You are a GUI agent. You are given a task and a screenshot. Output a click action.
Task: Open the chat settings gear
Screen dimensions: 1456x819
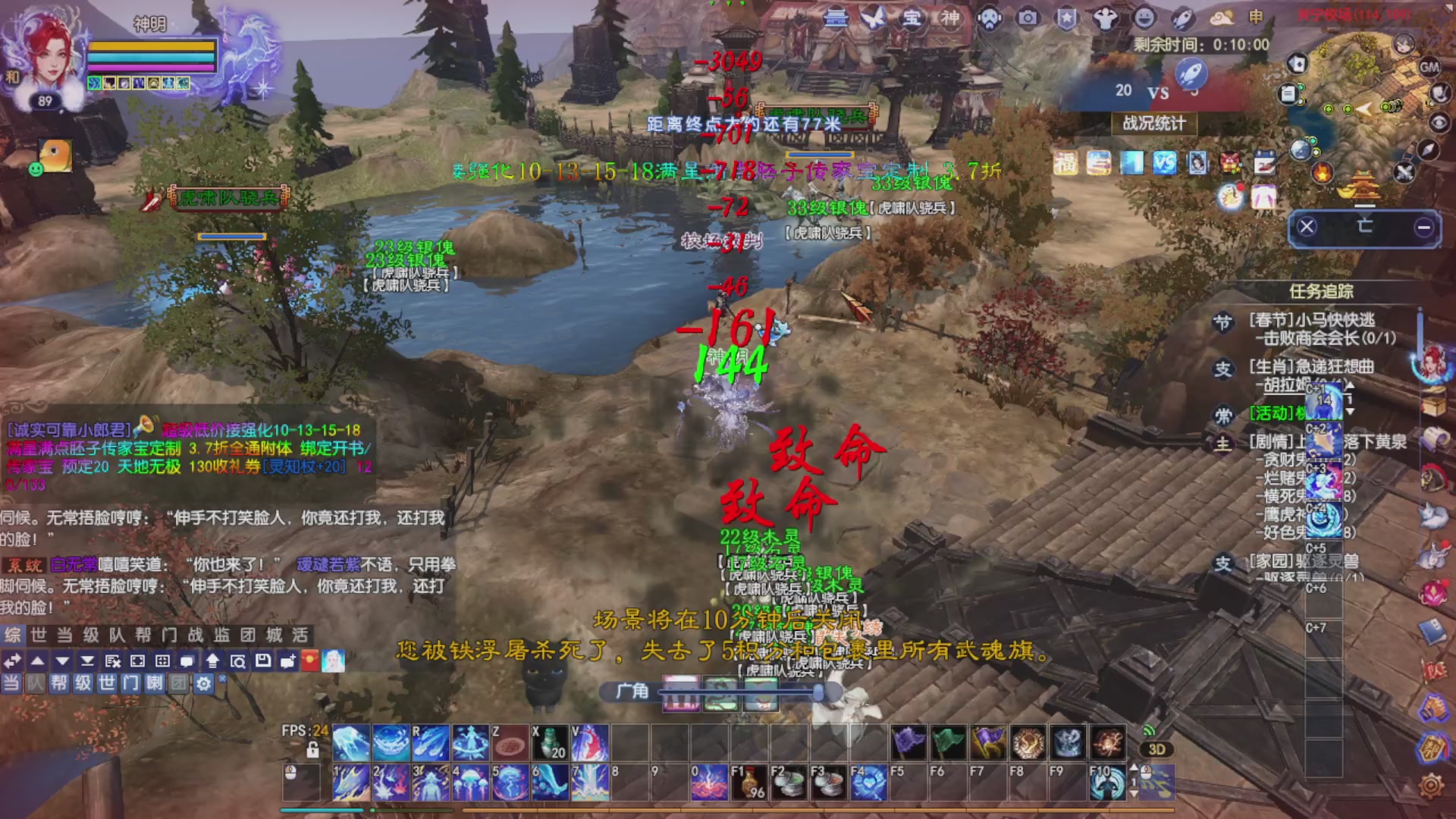[x=203, y=683]
